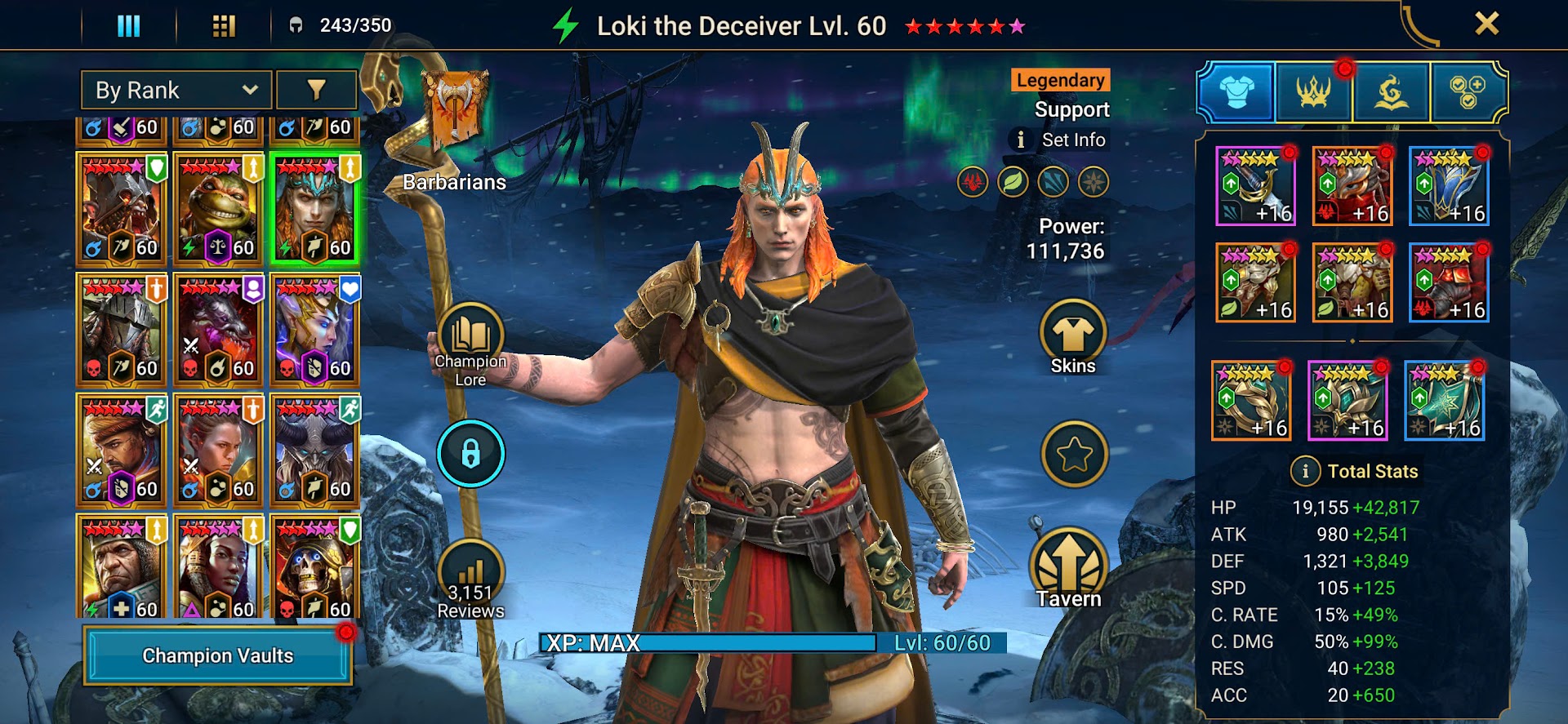The width and height of the screenshot is (1568, 724).
Task: Switch to grid view layout
Action: tap(224, 26)
